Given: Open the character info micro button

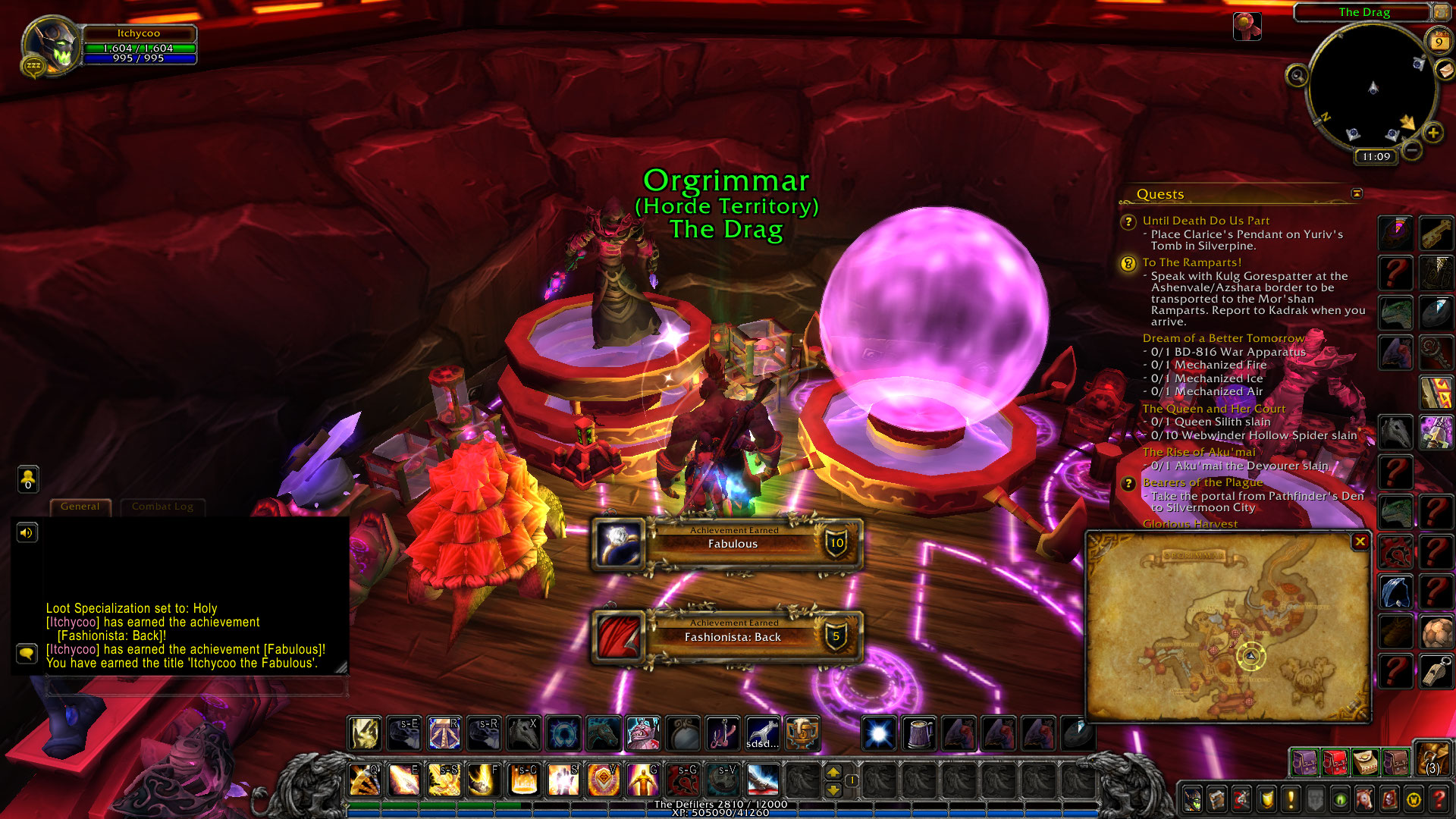Looking at the screenshot, I should click(1192, 799).
